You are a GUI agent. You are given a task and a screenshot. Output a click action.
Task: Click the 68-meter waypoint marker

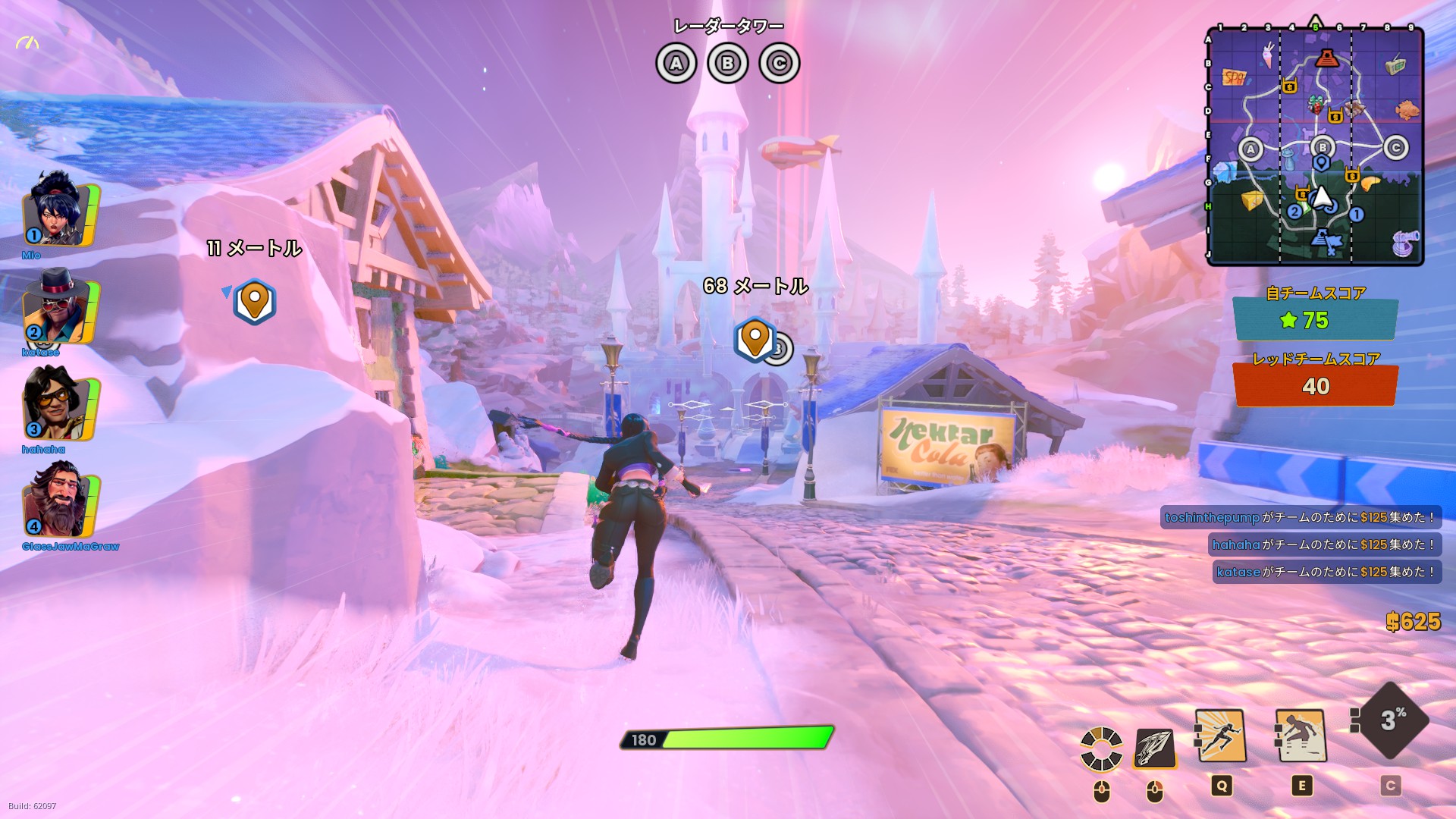pos(755,338)
